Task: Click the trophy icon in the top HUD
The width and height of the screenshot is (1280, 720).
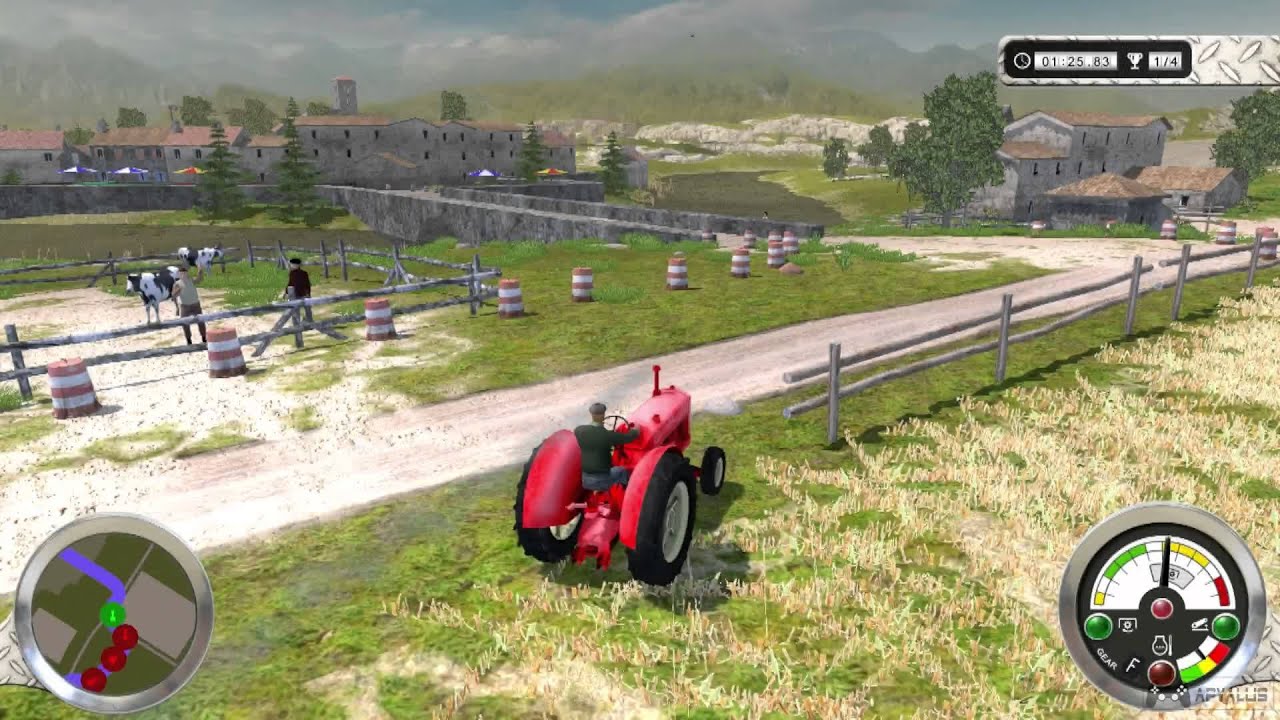Action: (x=1135, y=61)
